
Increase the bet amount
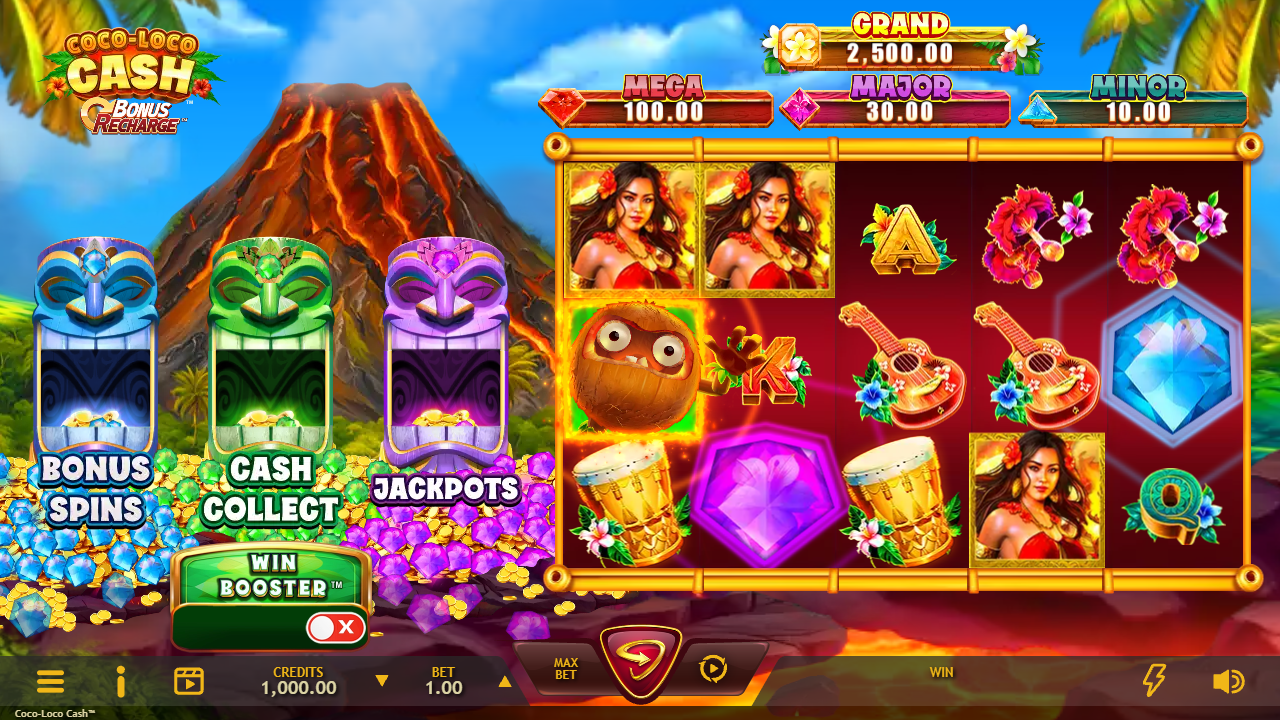pos(505,682)
